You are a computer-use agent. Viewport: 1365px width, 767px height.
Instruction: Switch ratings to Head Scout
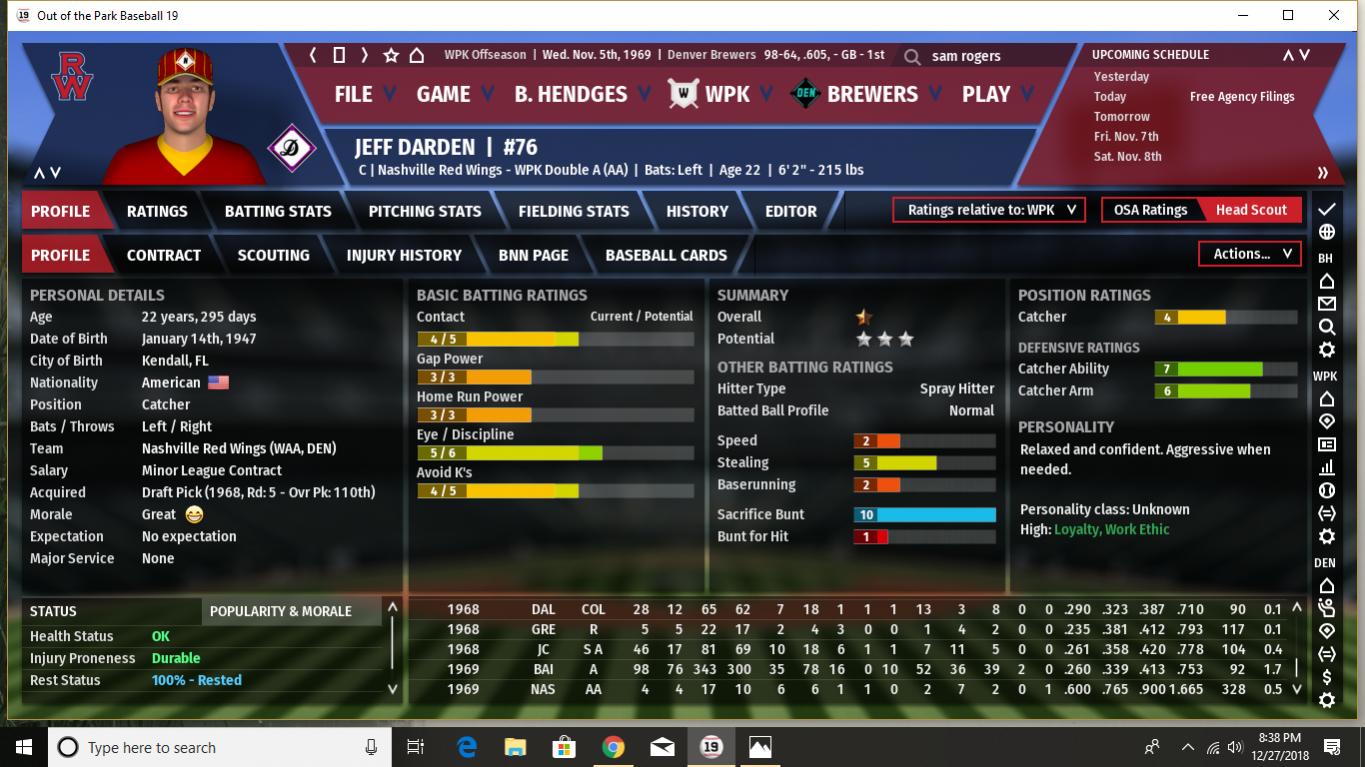tap(1251, 210)
